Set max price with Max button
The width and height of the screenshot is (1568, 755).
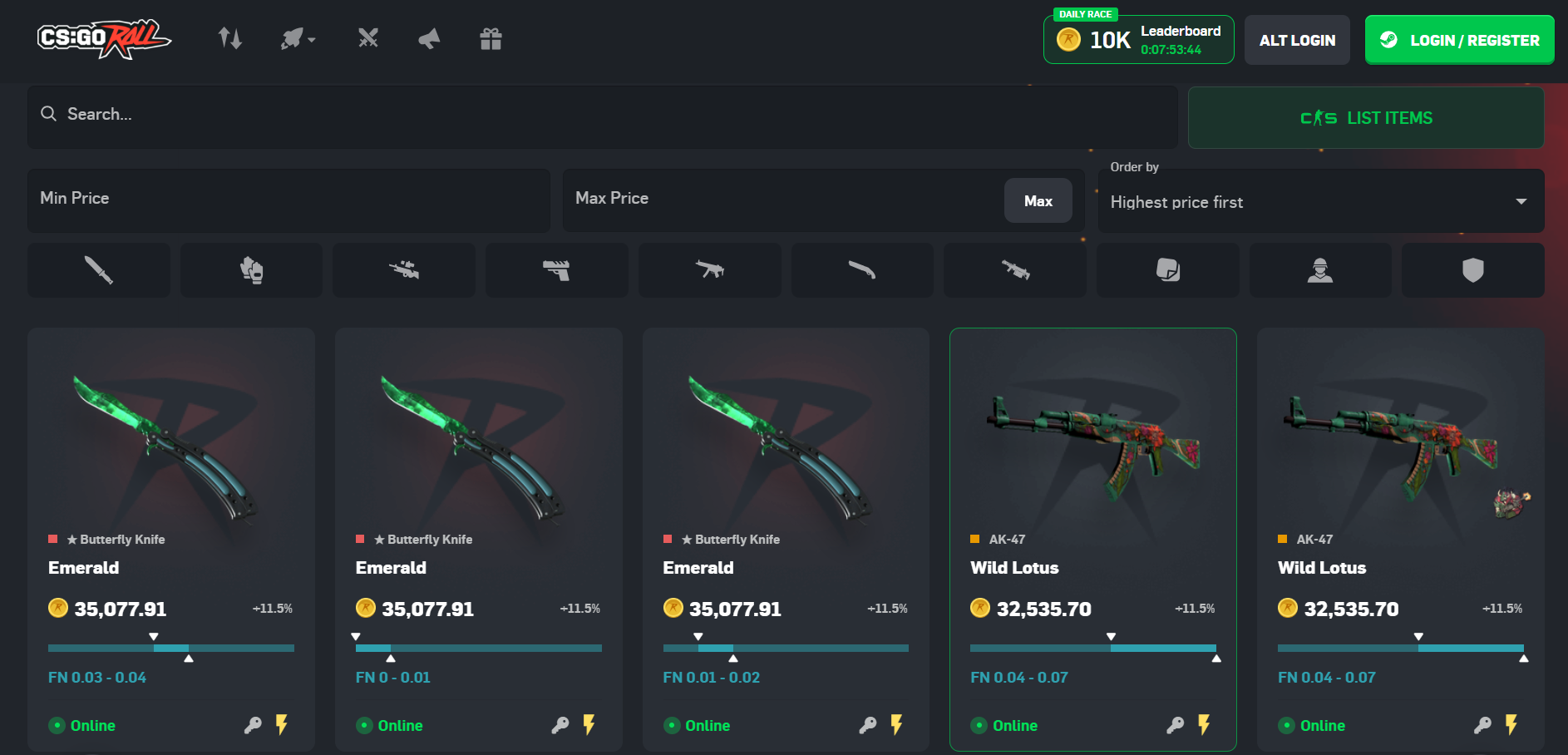1038,201
